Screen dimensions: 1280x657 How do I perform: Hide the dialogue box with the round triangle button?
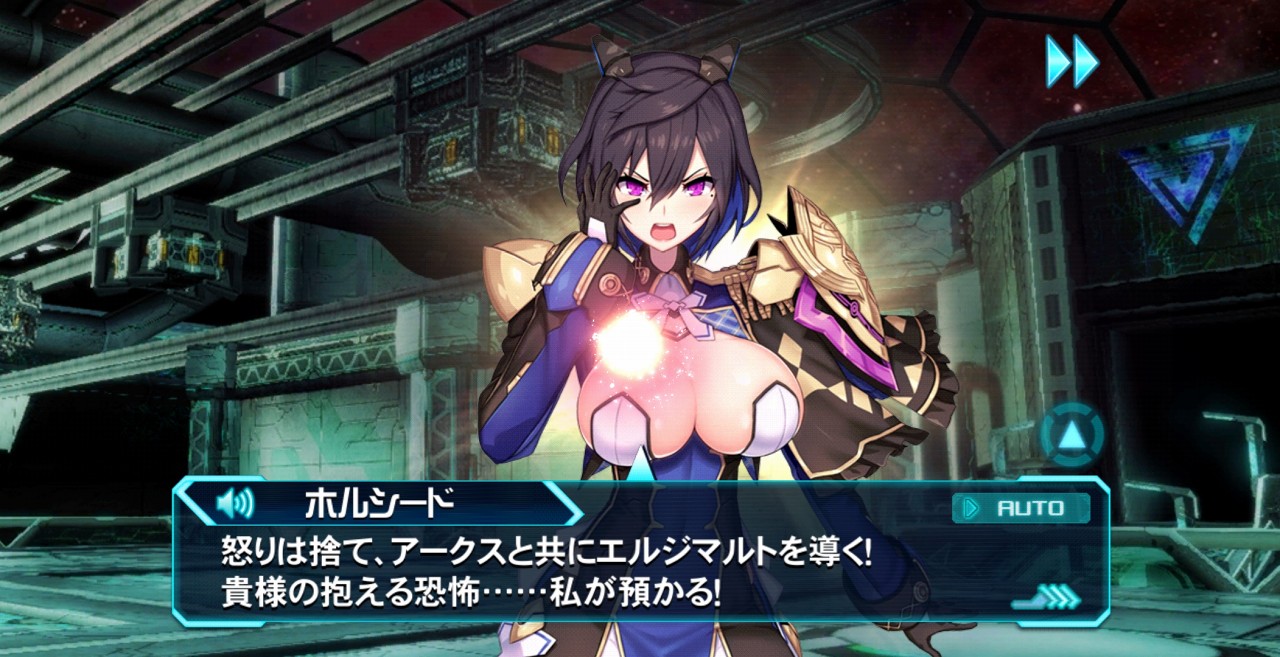(x=1071, y=434)
